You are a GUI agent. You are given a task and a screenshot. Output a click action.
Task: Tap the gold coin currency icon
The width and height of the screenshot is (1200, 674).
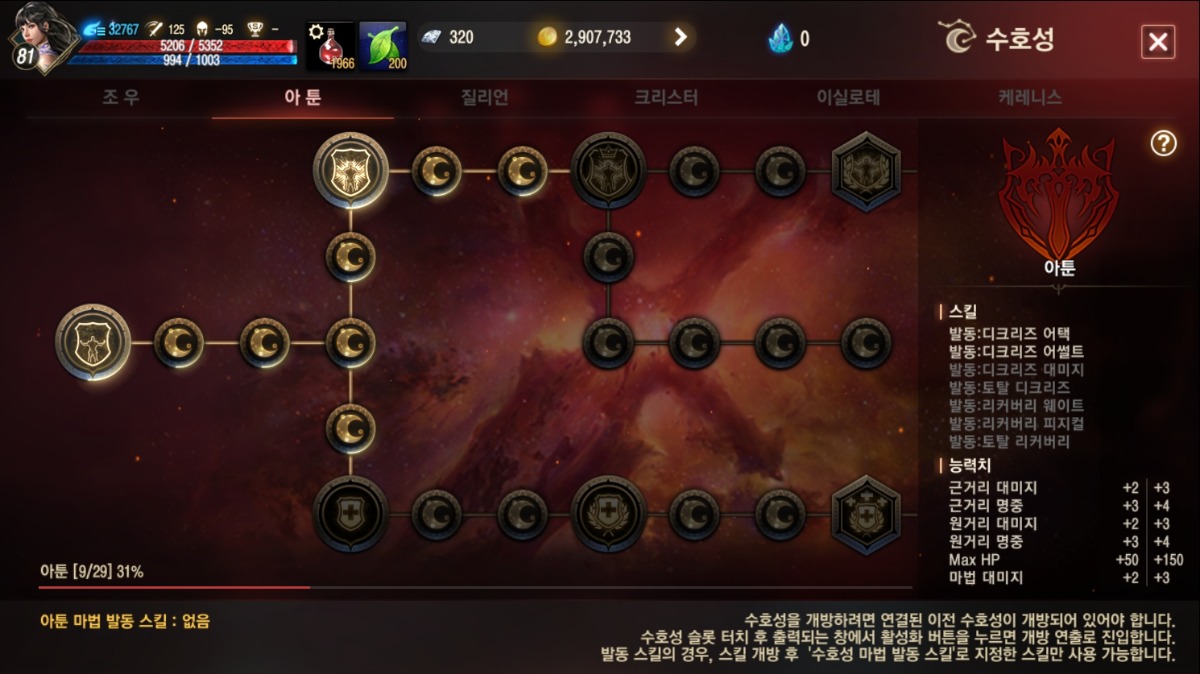click(x=546, y=37)
